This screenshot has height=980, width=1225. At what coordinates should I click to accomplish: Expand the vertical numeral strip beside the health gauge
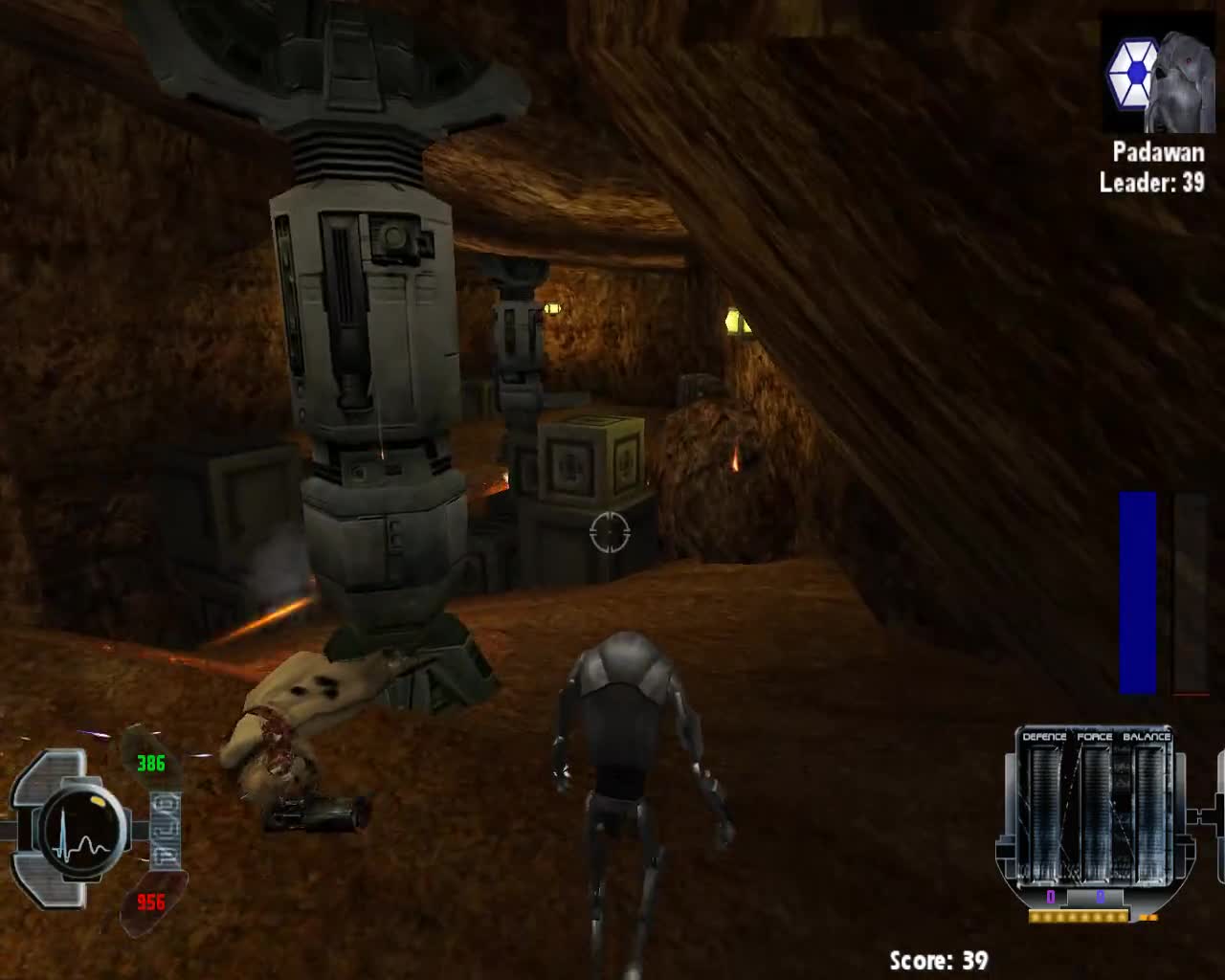pos(166,828)
